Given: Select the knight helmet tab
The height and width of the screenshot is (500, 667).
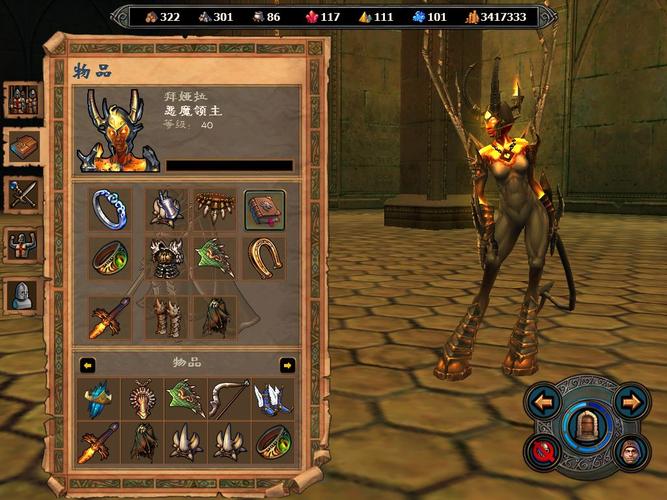Looking at the screenshot, I should [24, 292].
